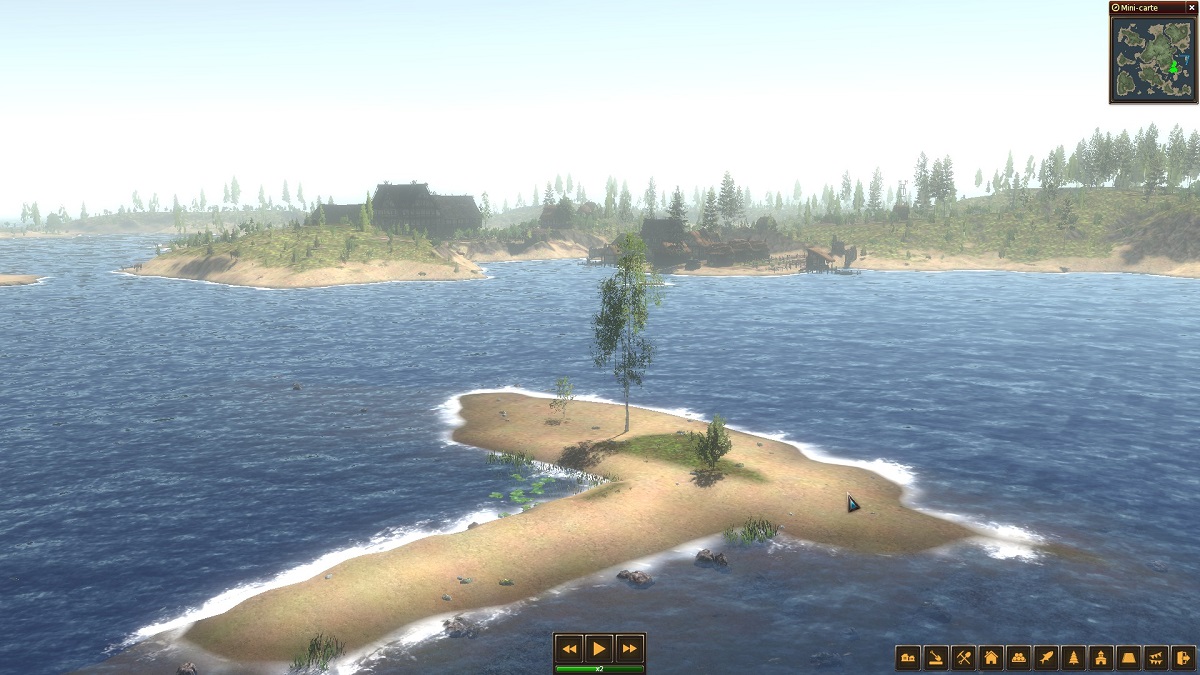Open the stacked logs storage menu
The height and width of the screenshot is (675, 1200).
tap(1018, 657)
